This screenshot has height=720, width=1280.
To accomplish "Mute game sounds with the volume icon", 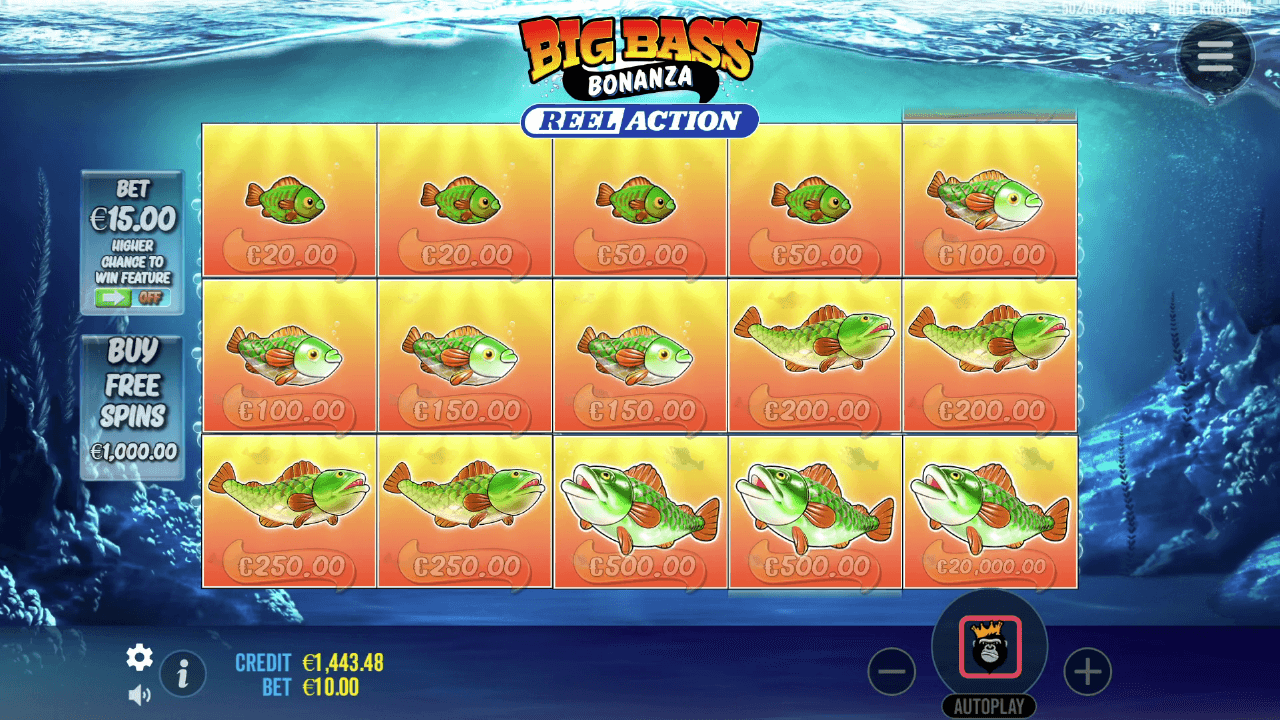I will [139, 691].
